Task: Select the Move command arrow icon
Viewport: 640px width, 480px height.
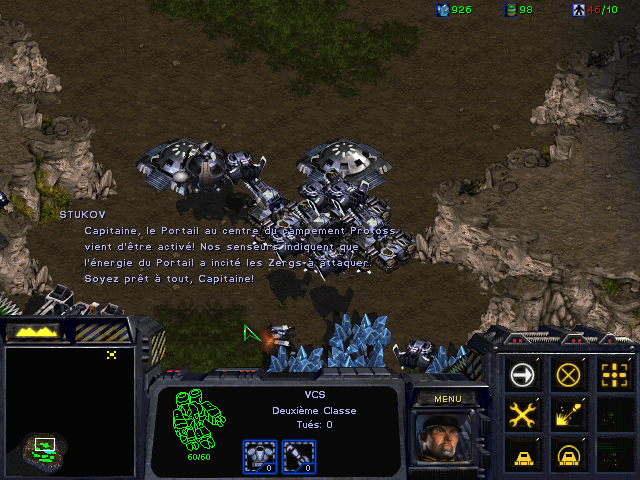Action: (x=523, y=375)
